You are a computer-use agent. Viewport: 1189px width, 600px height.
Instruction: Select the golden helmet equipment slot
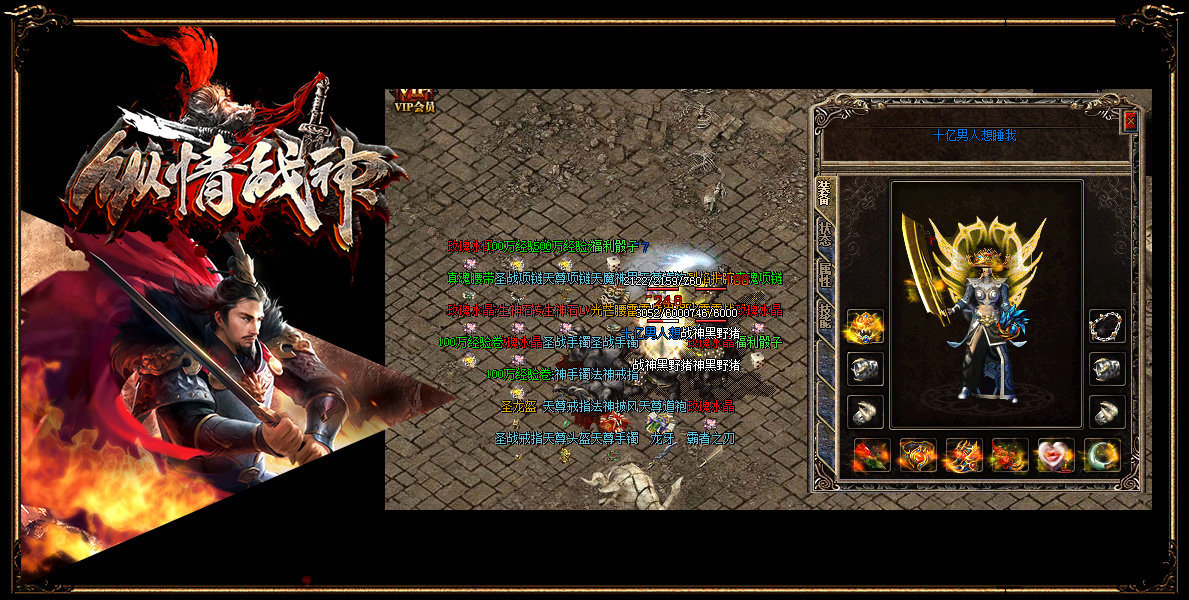click(x=865, y=327)
